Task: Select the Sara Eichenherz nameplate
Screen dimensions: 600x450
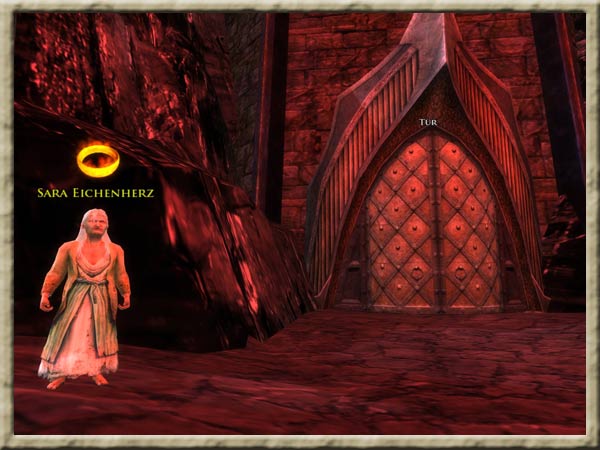Action: 95,192
